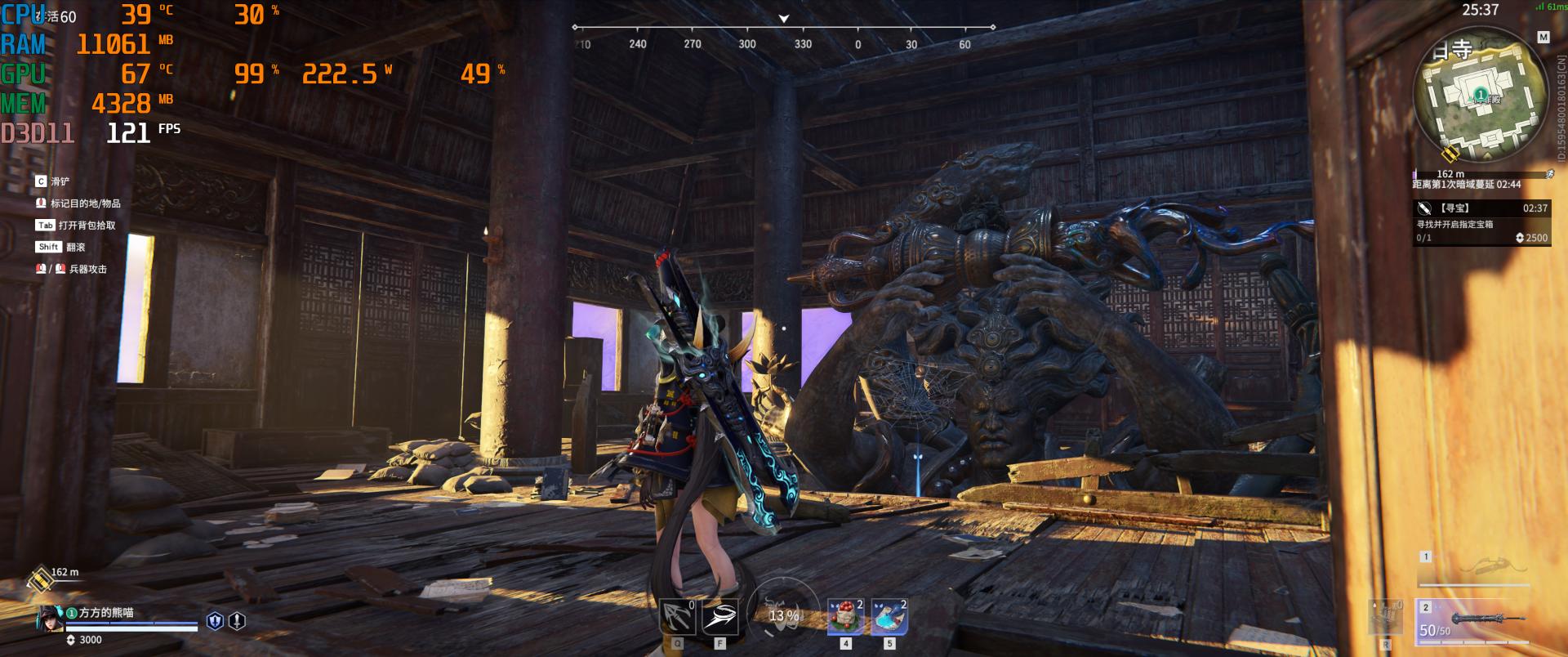Image resolution: width=1568 pixels, height=657 pixels.
Task: Select the grappling hook slot
Action: click(x=677, y=617)
